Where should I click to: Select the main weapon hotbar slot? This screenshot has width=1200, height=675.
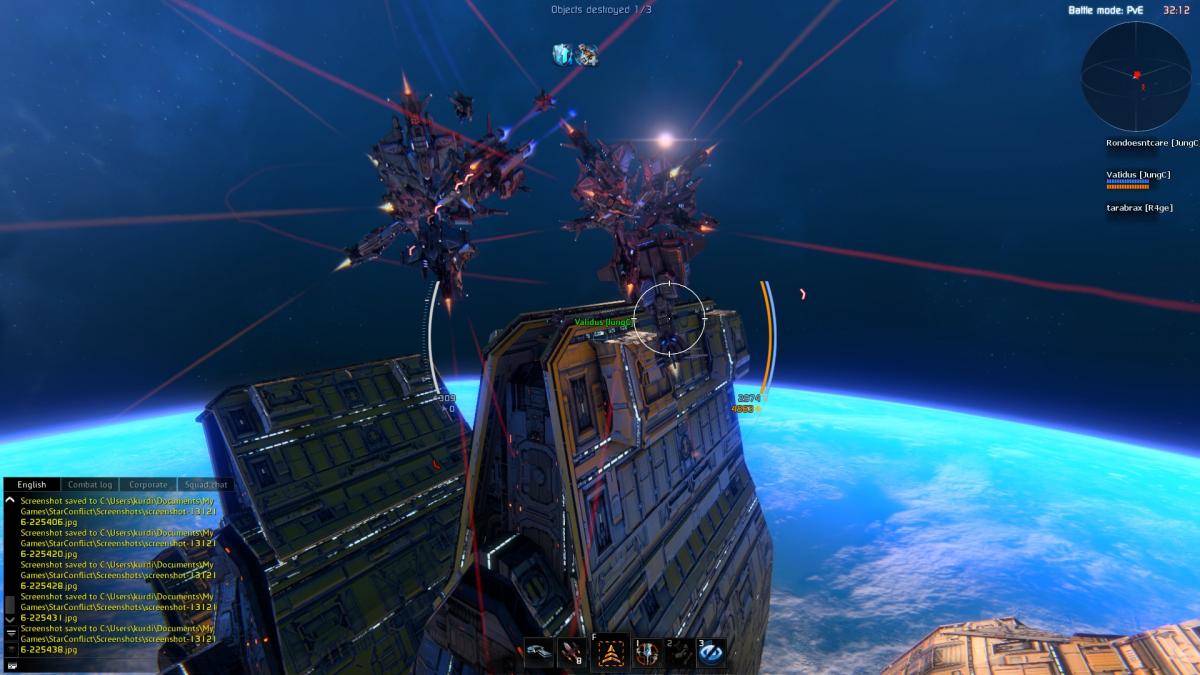point(539,652)
